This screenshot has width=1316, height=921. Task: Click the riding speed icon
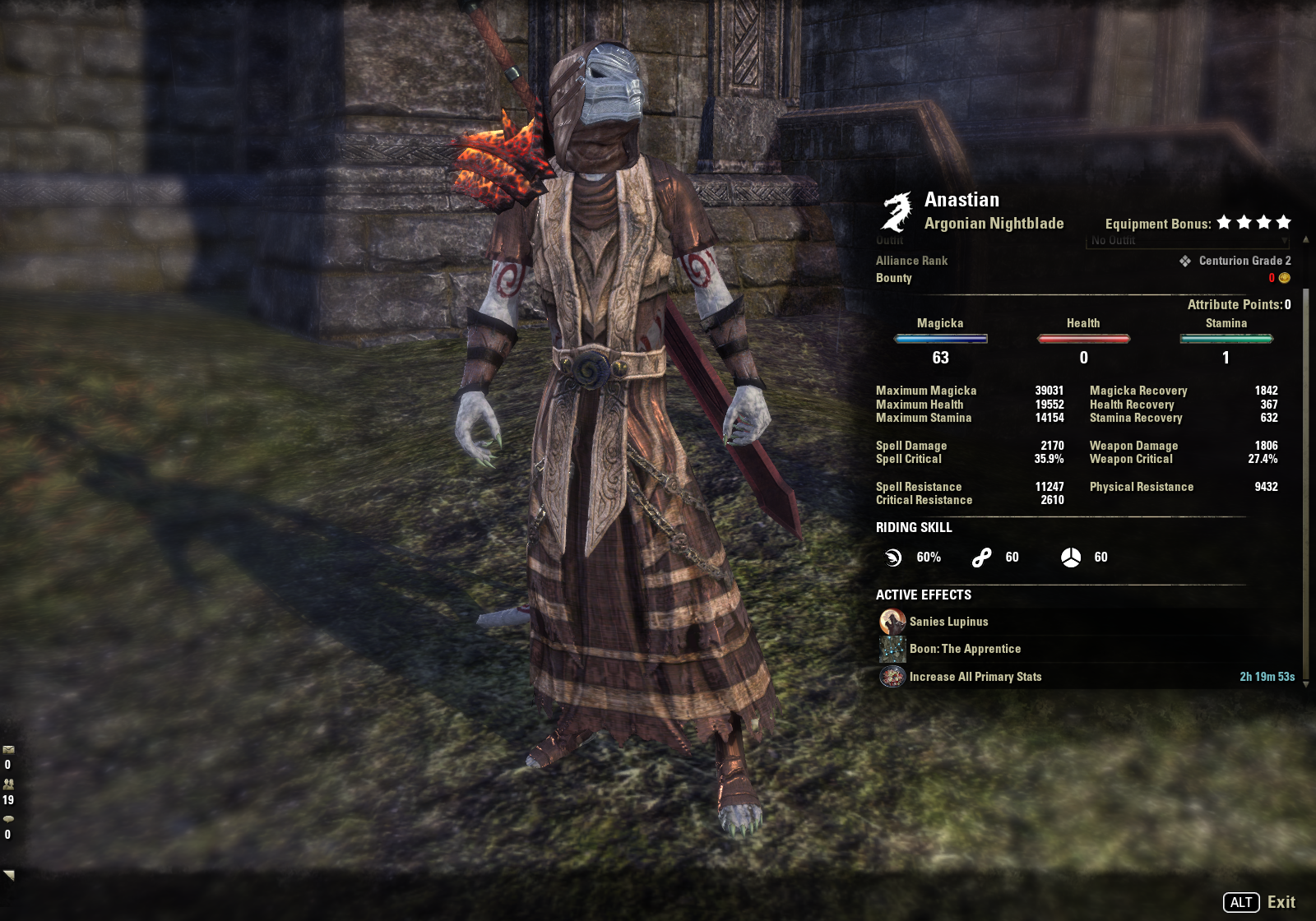[x=893, y=558]
